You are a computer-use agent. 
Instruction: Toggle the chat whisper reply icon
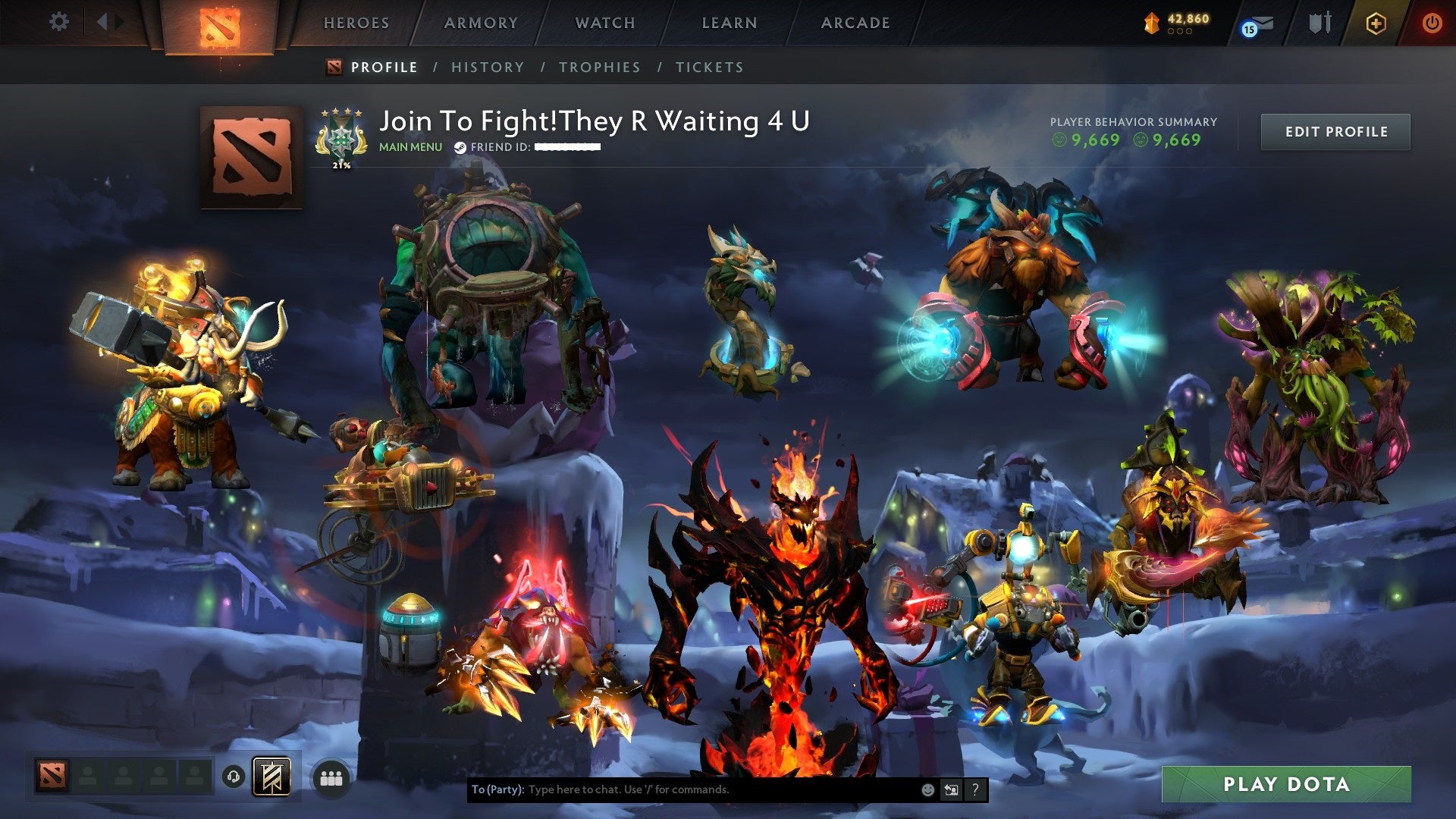point(952,789)
